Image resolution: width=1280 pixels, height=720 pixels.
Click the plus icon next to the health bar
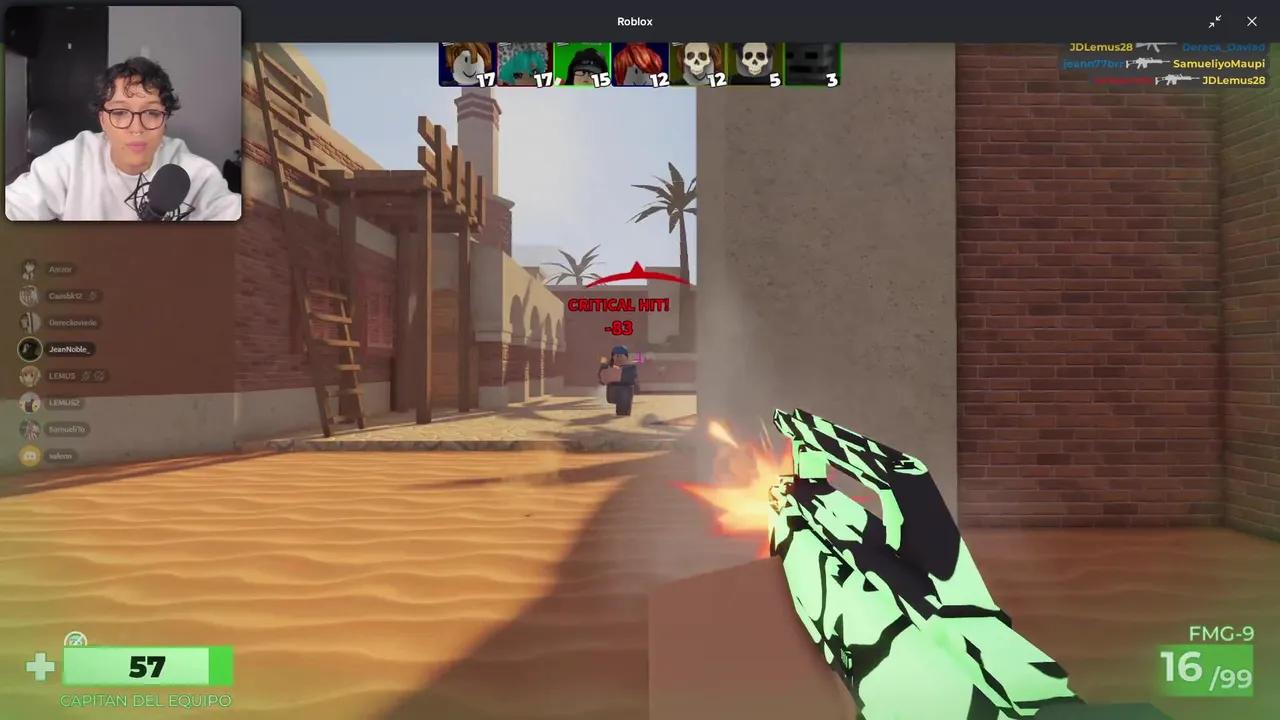pos(40,666)
